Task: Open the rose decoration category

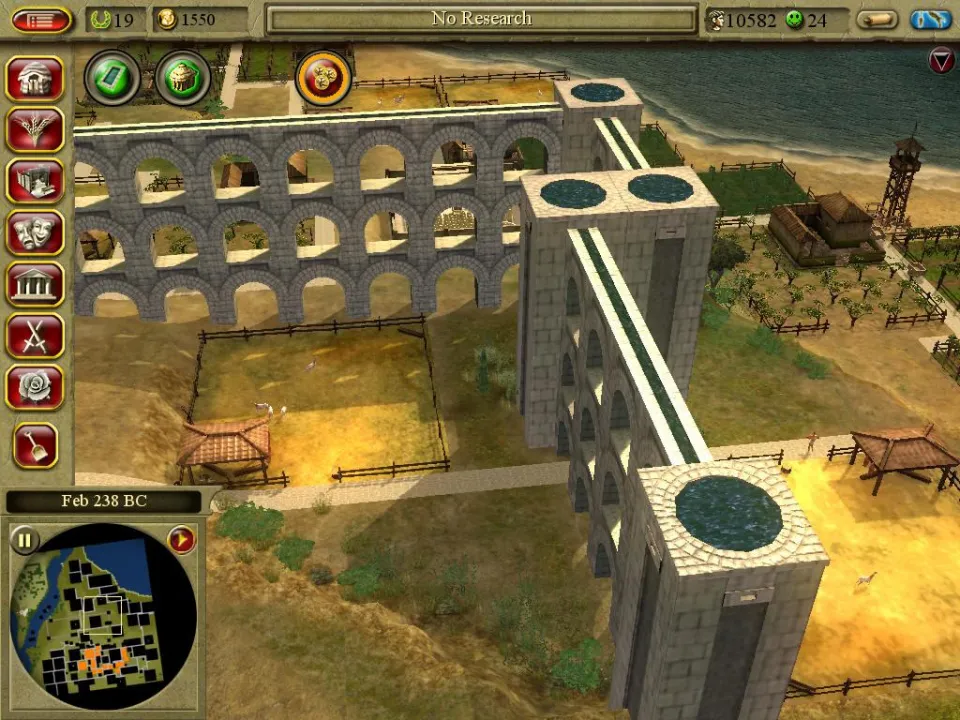Action: (x=35, y=387)
